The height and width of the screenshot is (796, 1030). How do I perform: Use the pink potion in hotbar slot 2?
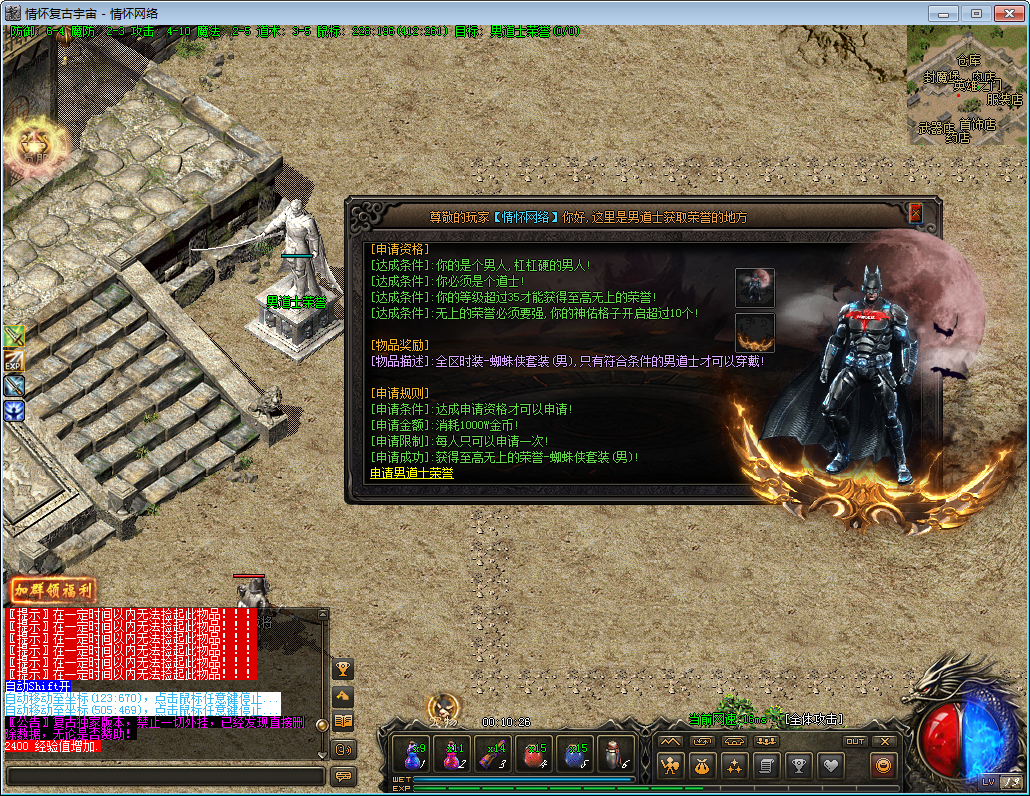453,755
